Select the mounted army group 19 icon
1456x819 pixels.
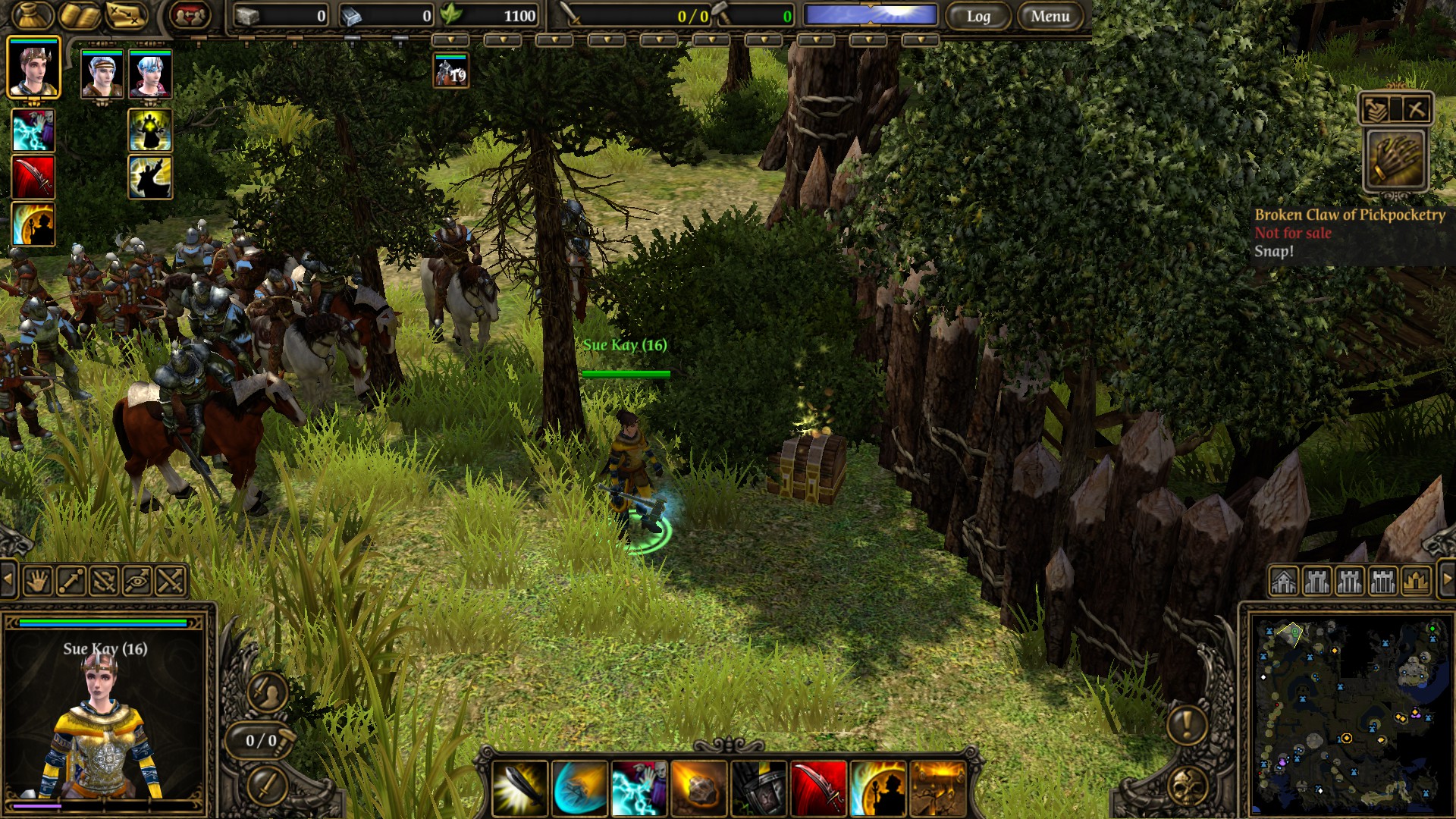pyautogui.click(x=450, y=71)
